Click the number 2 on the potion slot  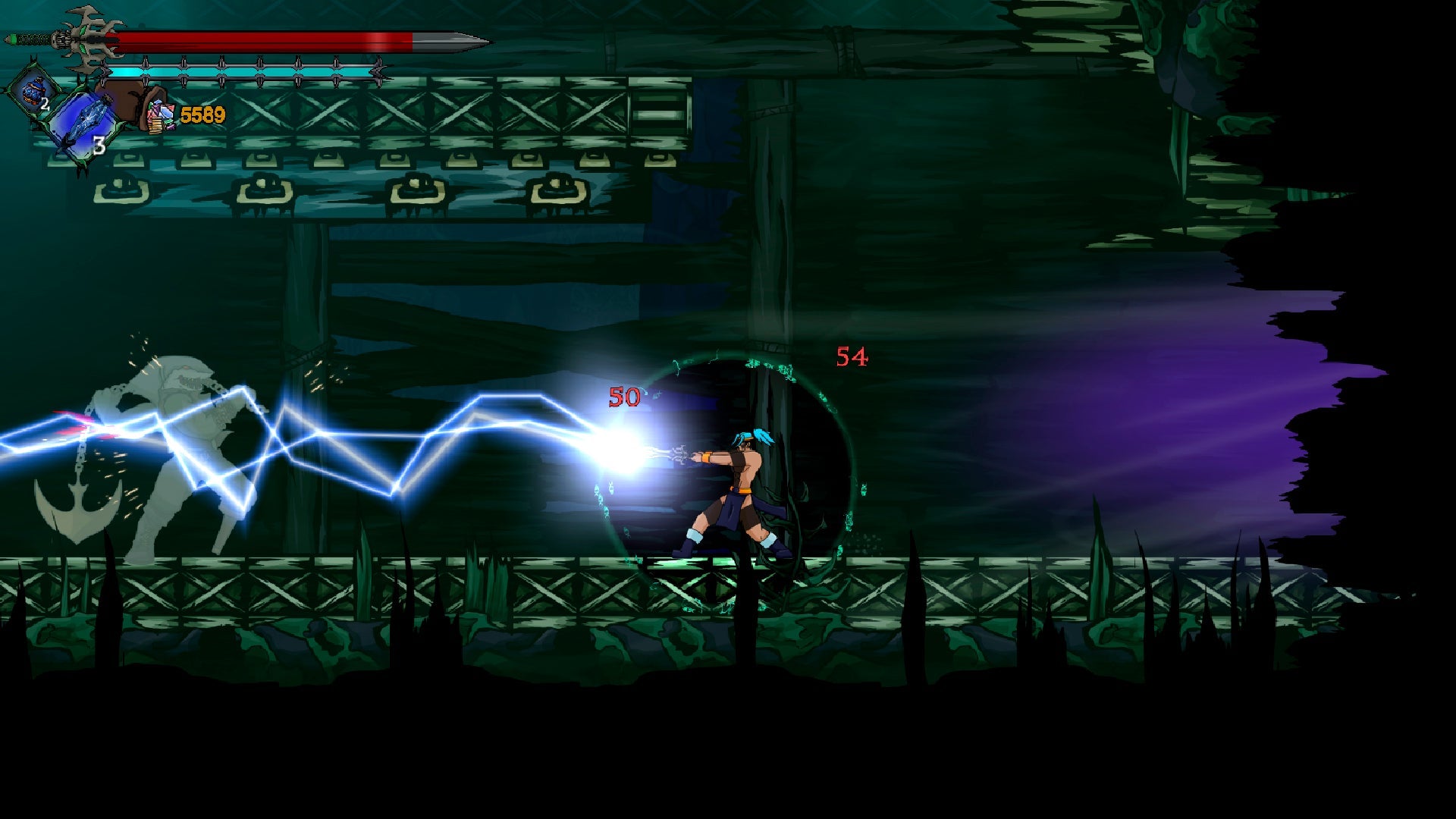coord(45,103)
